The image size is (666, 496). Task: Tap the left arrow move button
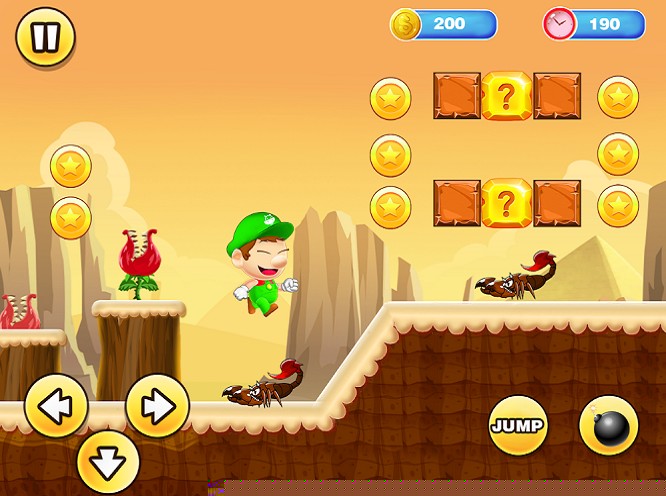click(55, 406)
